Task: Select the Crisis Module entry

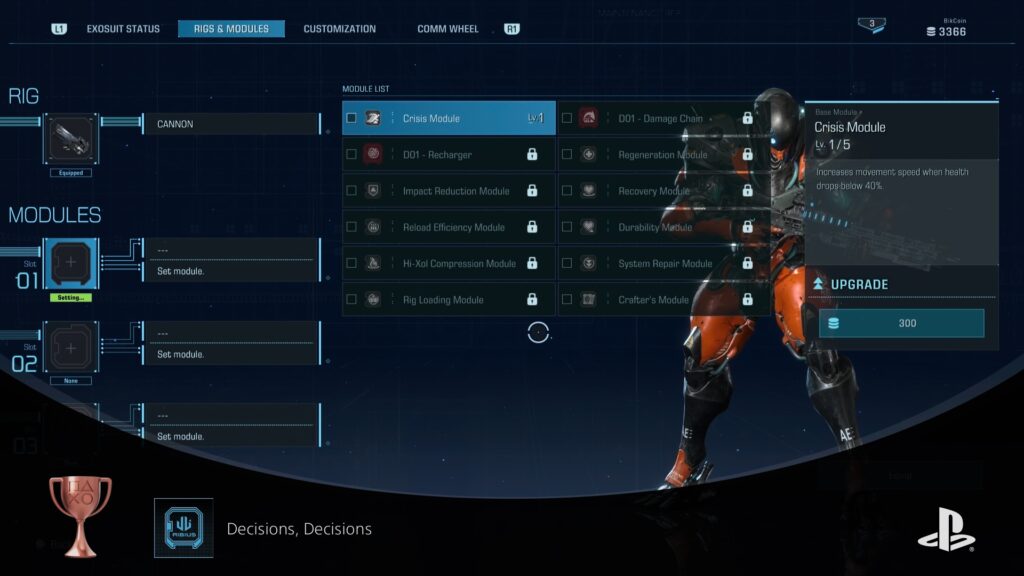Action: coord(448,118)
